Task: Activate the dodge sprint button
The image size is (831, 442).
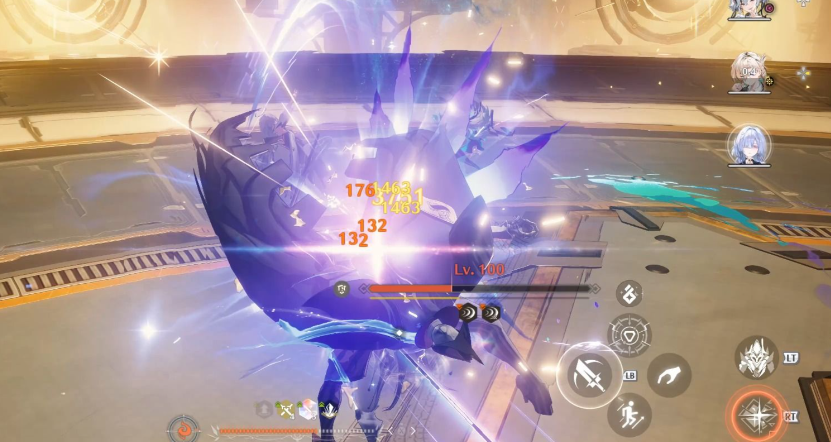Action: pos(629,413)
